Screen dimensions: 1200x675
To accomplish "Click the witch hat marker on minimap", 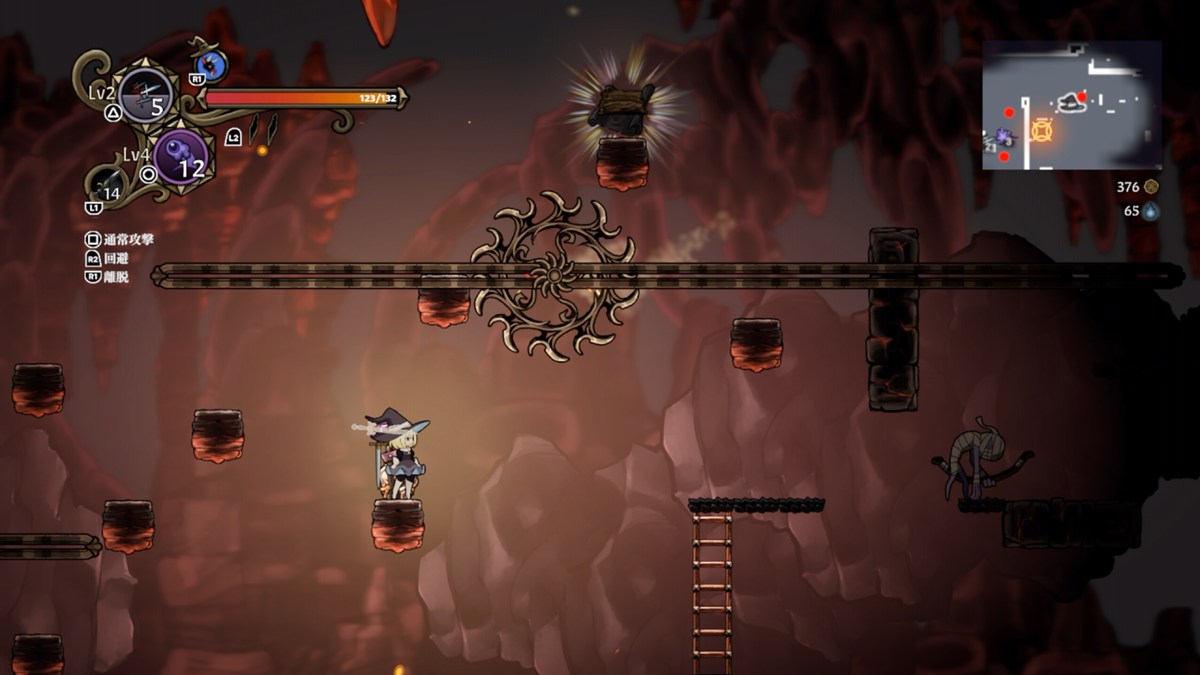I will (1072, 101).
